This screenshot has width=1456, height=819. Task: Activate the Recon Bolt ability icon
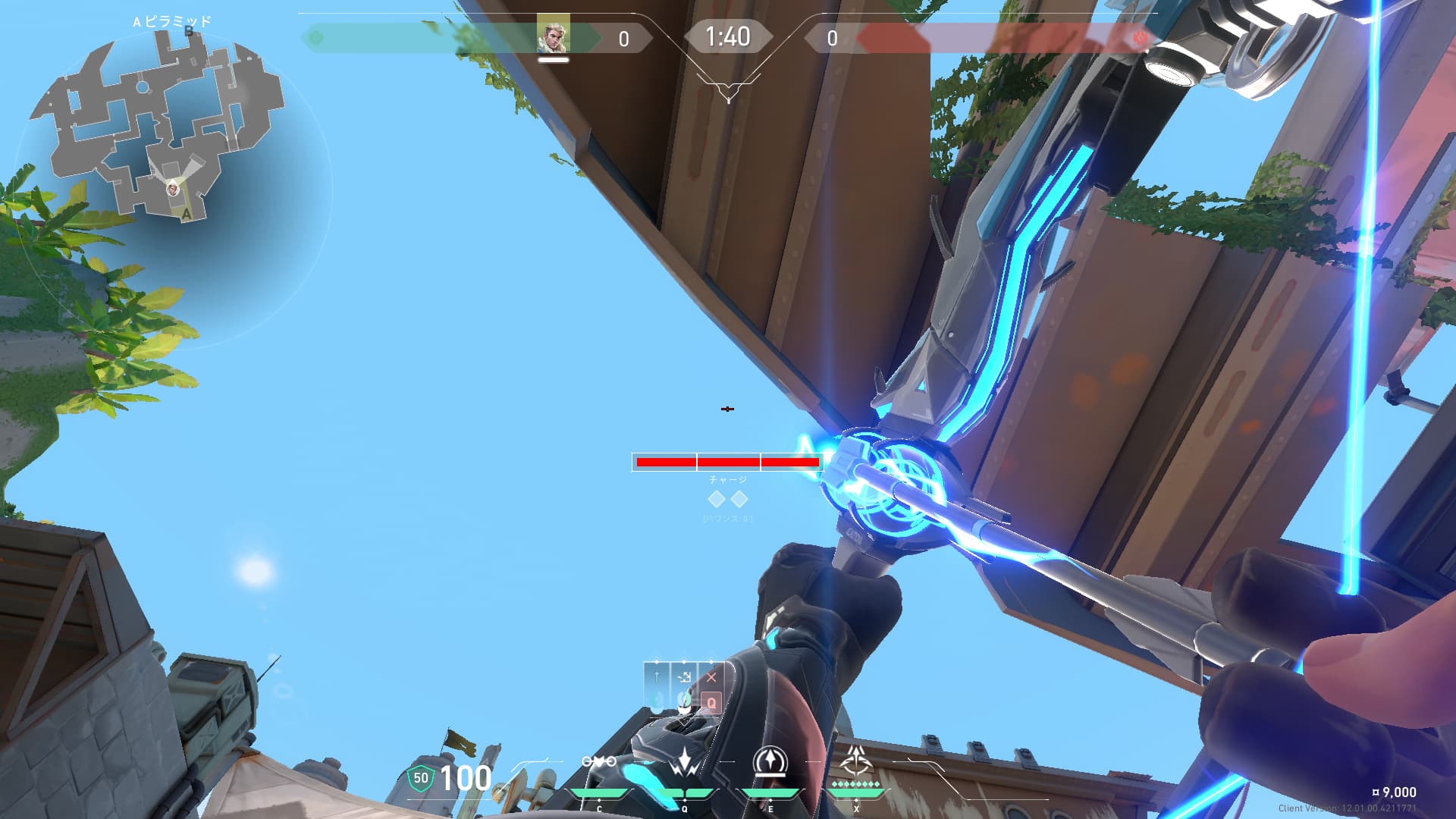[770, 761]
